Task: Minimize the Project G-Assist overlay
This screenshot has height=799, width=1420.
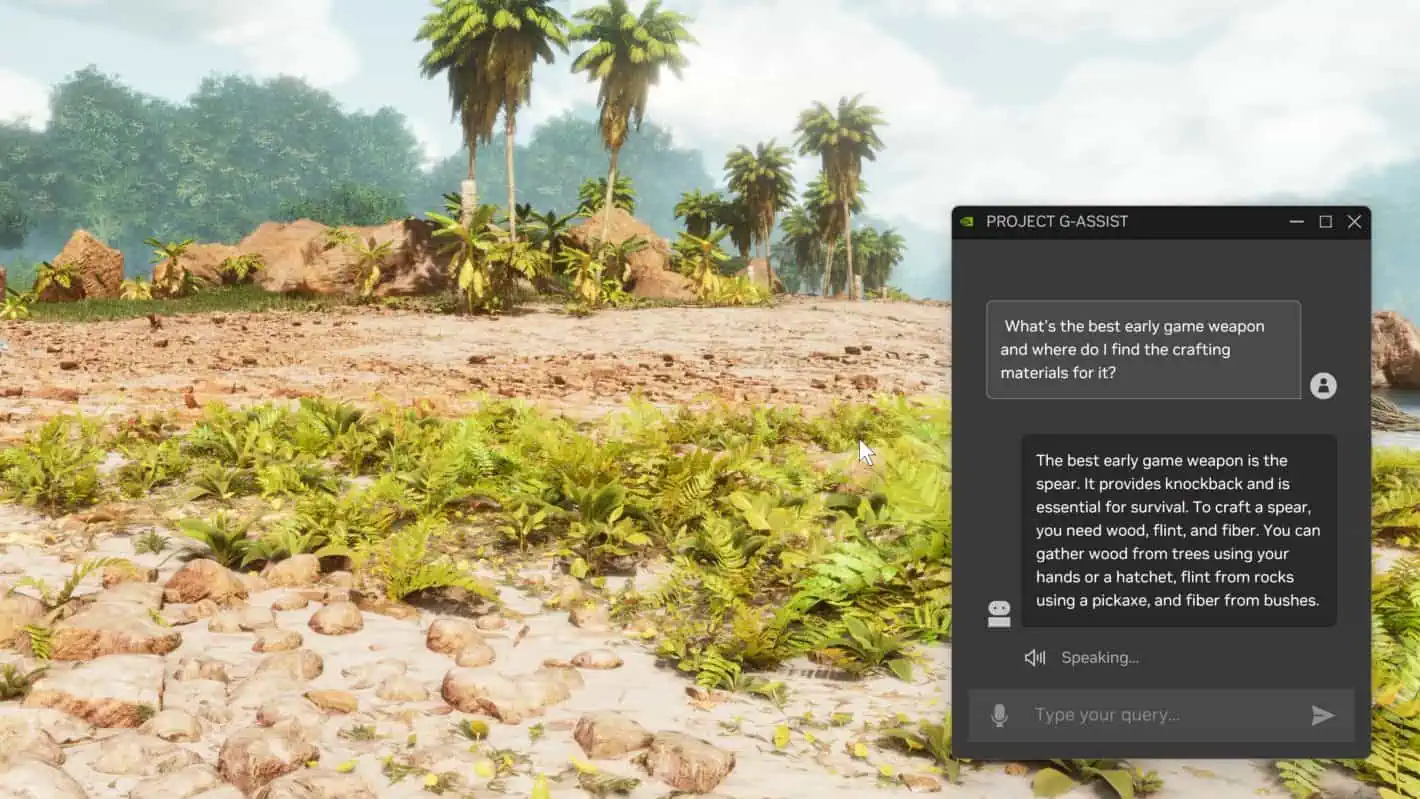Action: tap(1296, 222)
